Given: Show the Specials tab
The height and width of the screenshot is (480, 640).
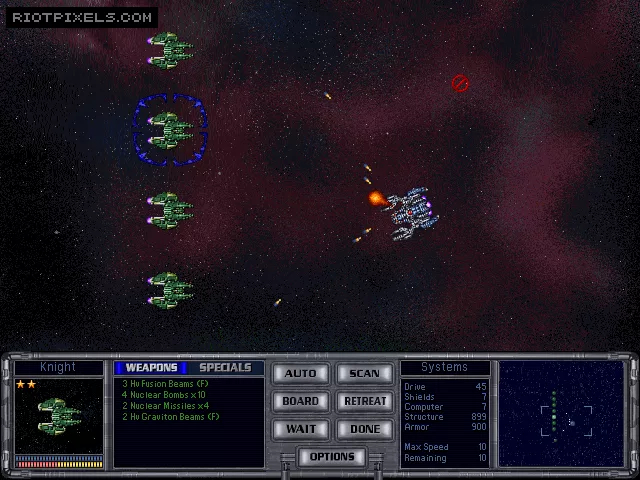Looking at the screenshot, I should click(x=225, y=368).
